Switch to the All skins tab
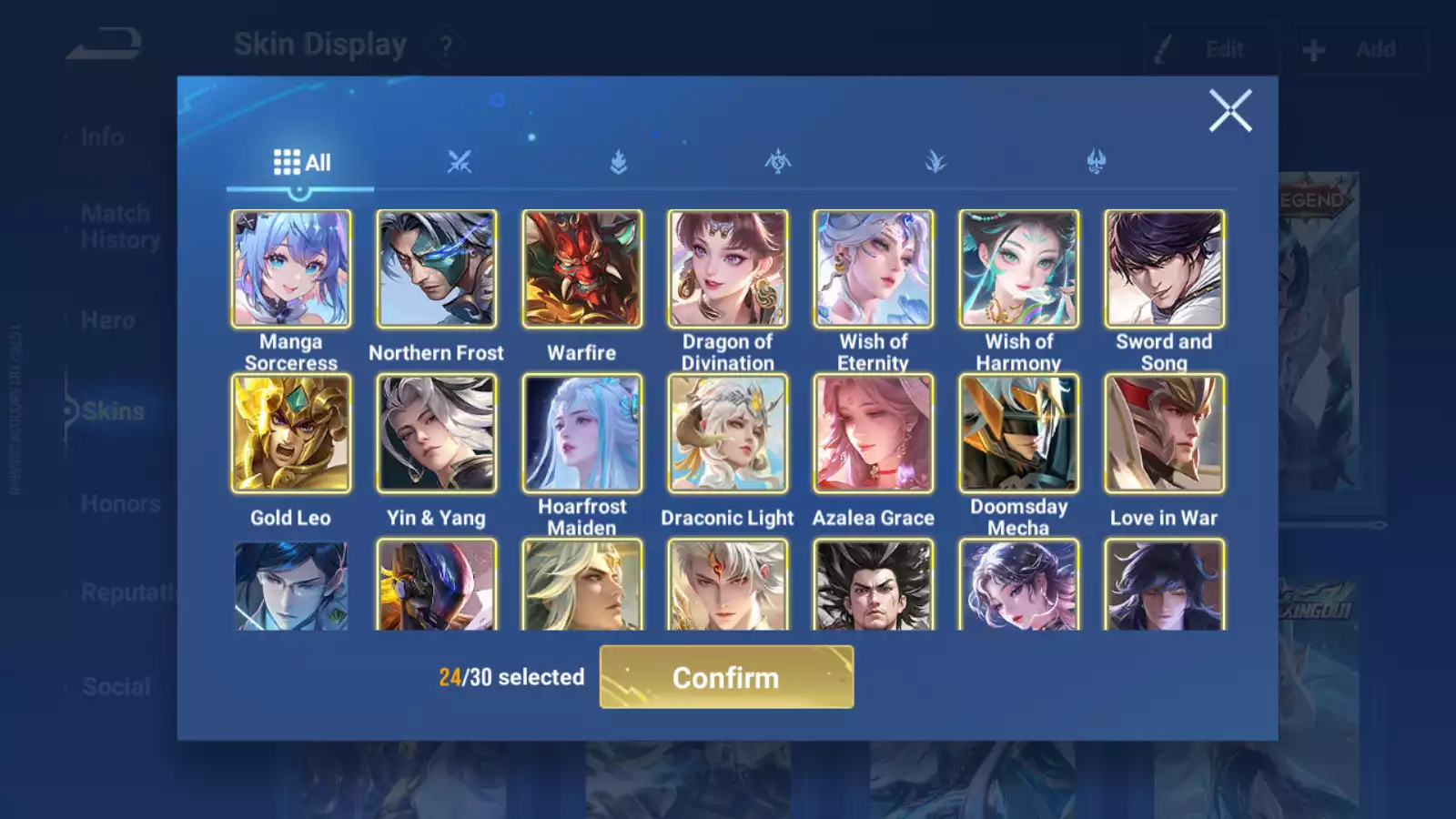This screenshot has height=819, width=1456. click(x=301, y=163)
